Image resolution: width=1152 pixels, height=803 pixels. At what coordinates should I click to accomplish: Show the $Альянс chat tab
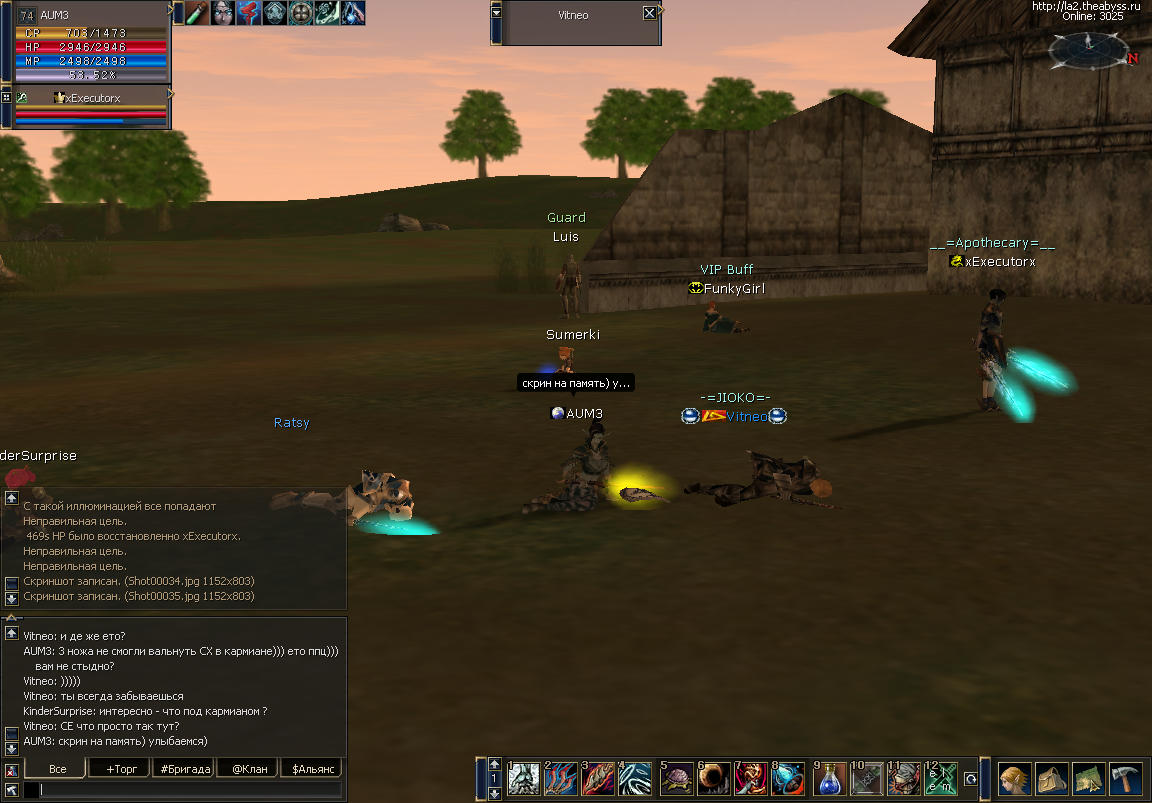pyautogui.click(x=311, y=769)
